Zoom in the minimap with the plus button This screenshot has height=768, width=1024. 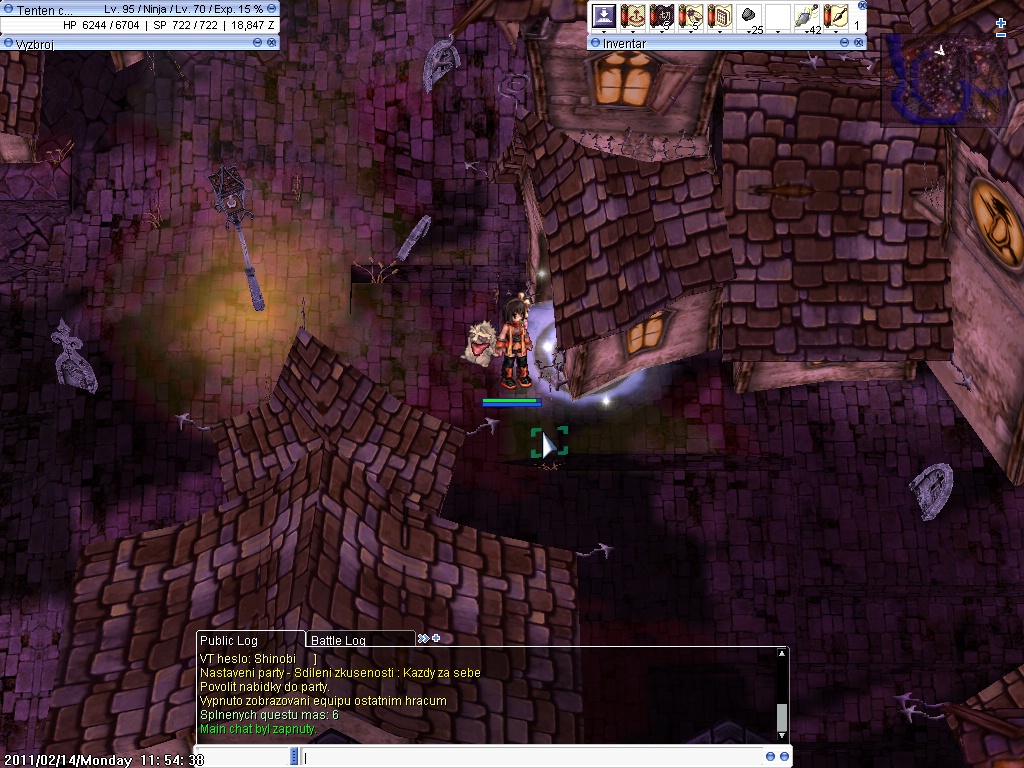(1001, 23)
